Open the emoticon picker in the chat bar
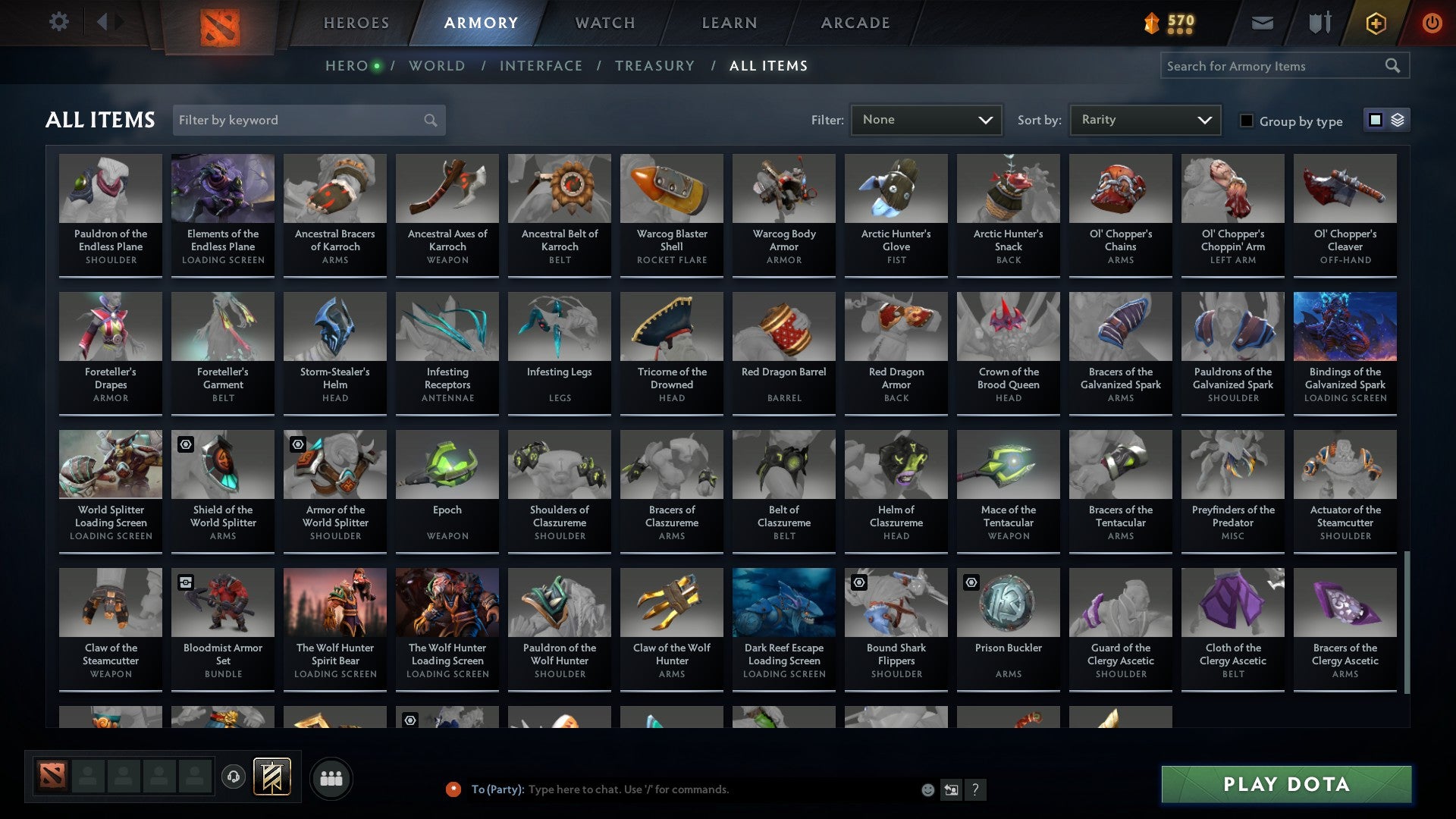This screenshot has height=819, width=1456. [x=927, y=789]
